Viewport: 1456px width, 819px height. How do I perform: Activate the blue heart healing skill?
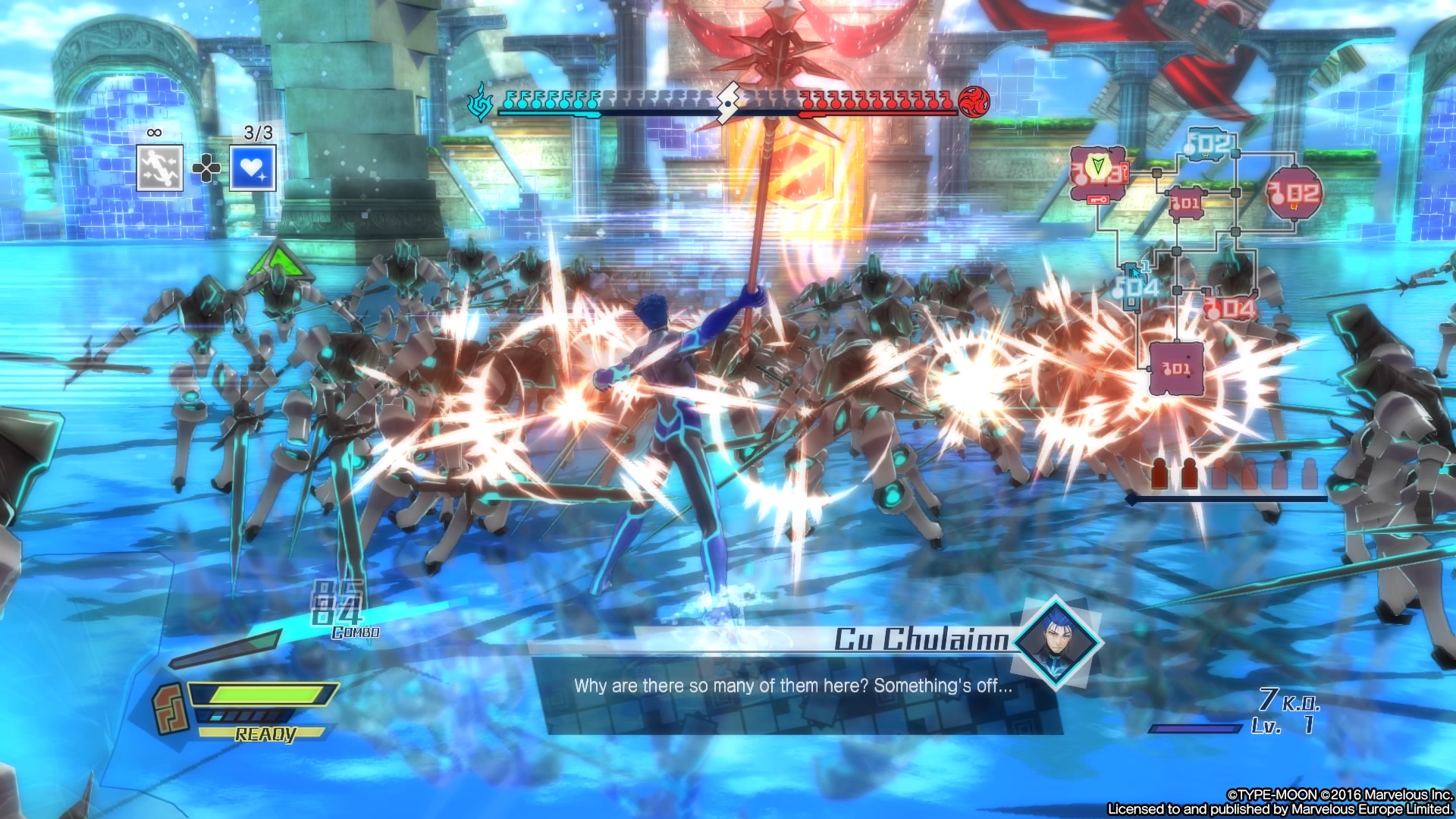(x=253, y=168)
